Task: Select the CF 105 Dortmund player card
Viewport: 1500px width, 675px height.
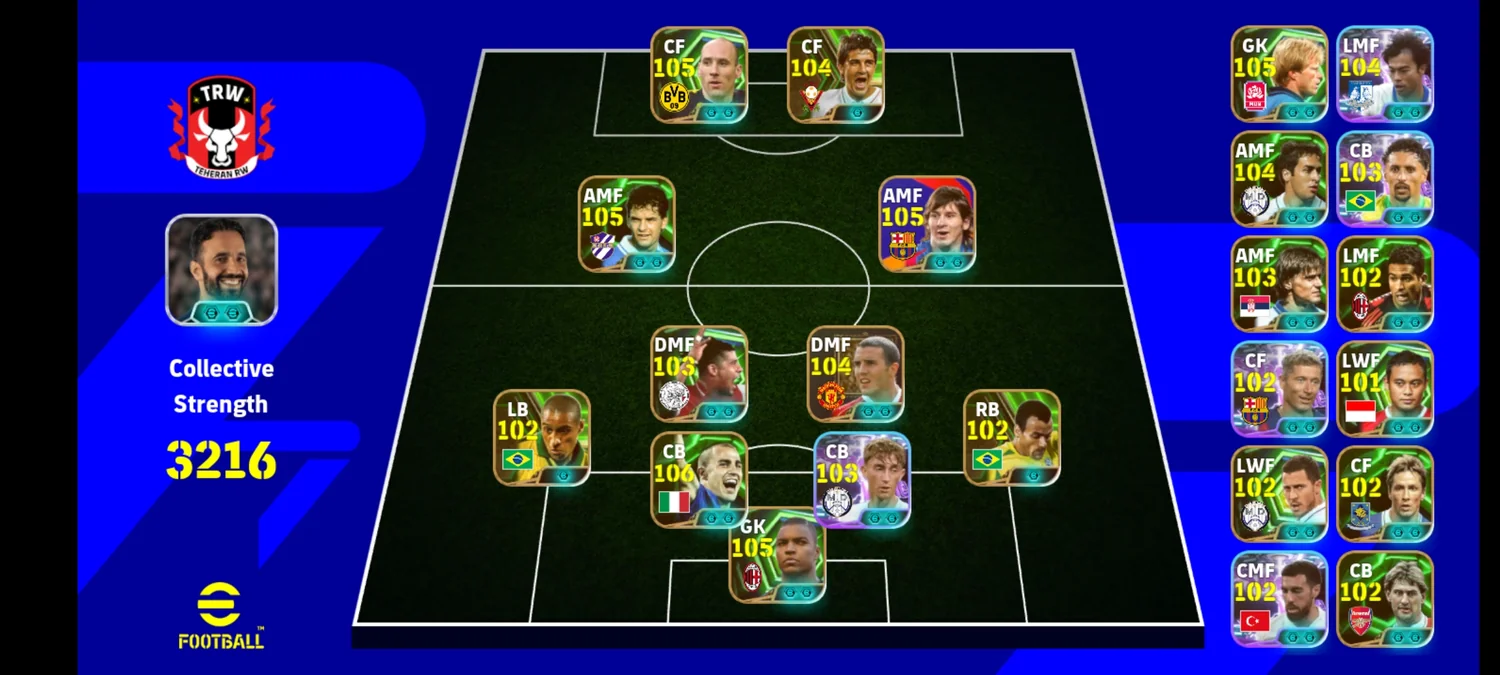Action: point(699,75)
